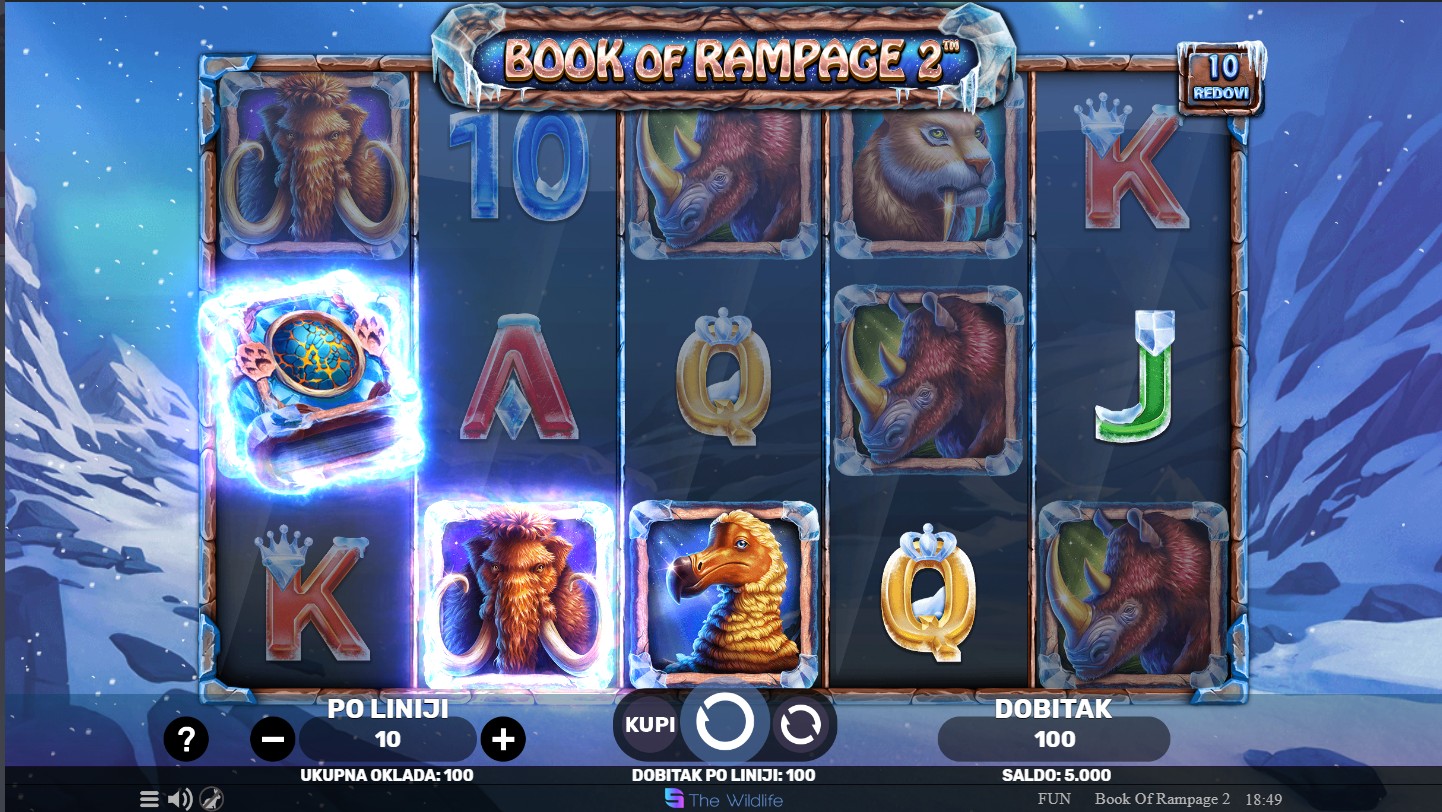
Task: Toggle the crossed-out icon beside the speaker
Action: (x=211, y=799)
